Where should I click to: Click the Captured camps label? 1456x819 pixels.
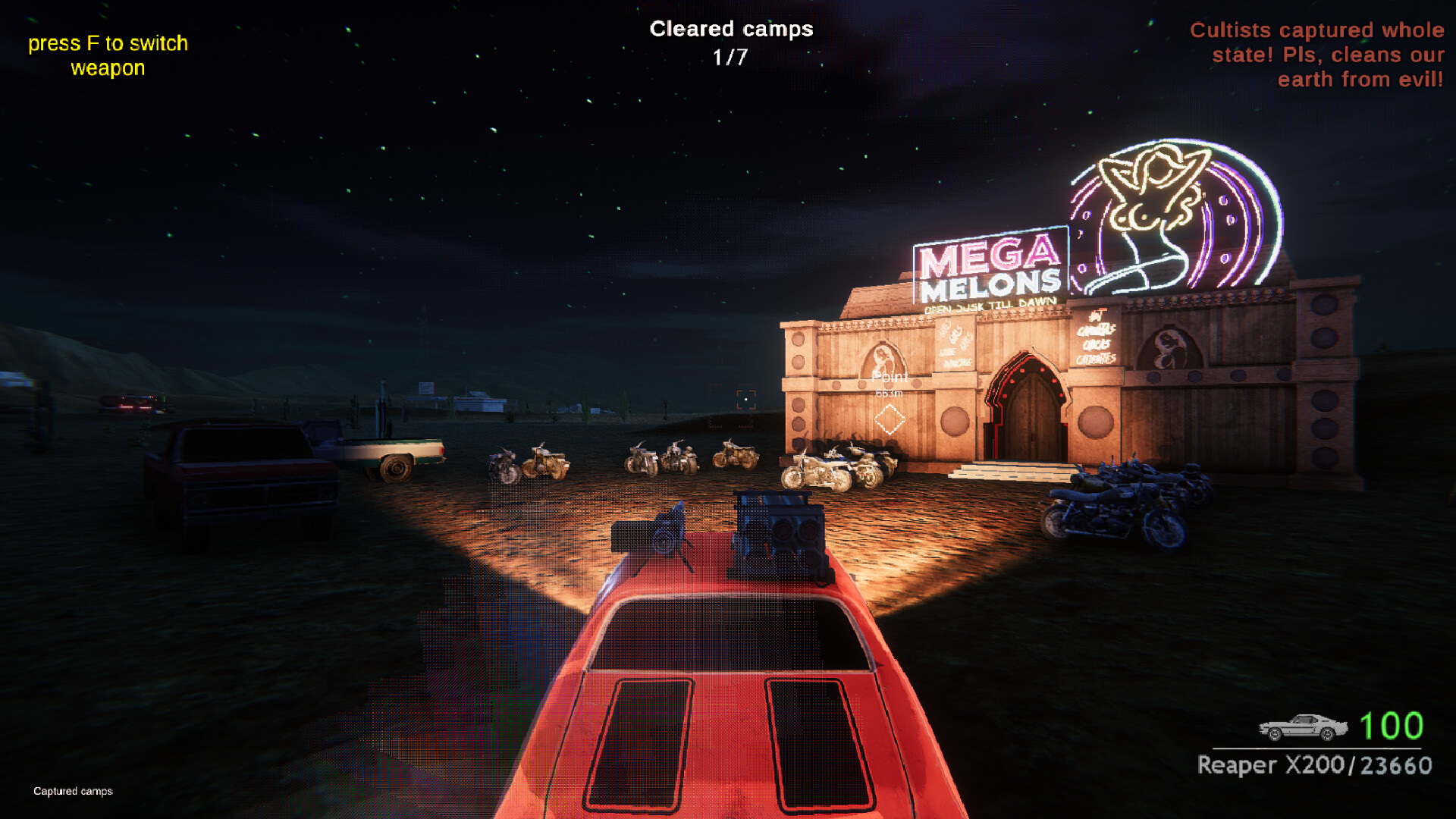(71, 791)
